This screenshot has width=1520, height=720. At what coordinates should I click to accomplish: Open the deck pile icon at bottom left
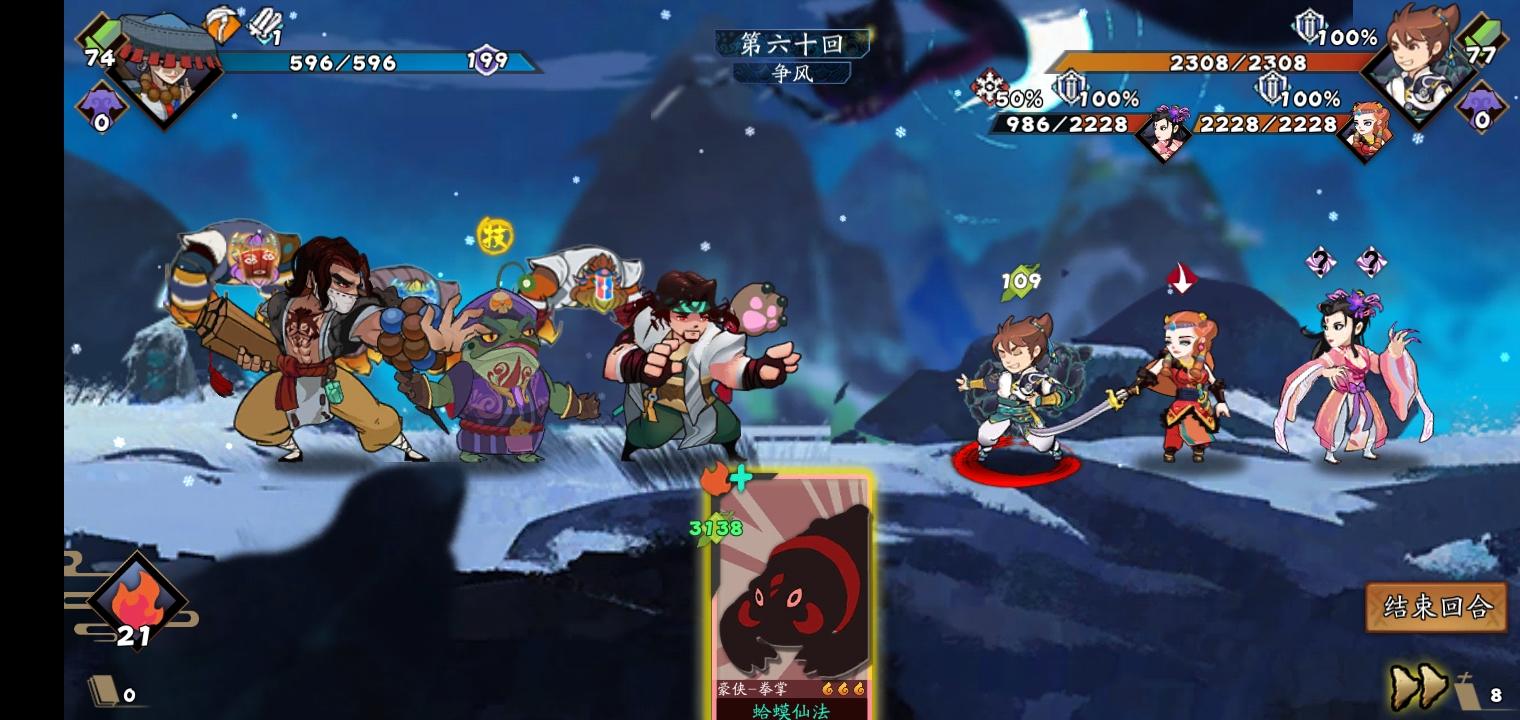pos(106,690)
